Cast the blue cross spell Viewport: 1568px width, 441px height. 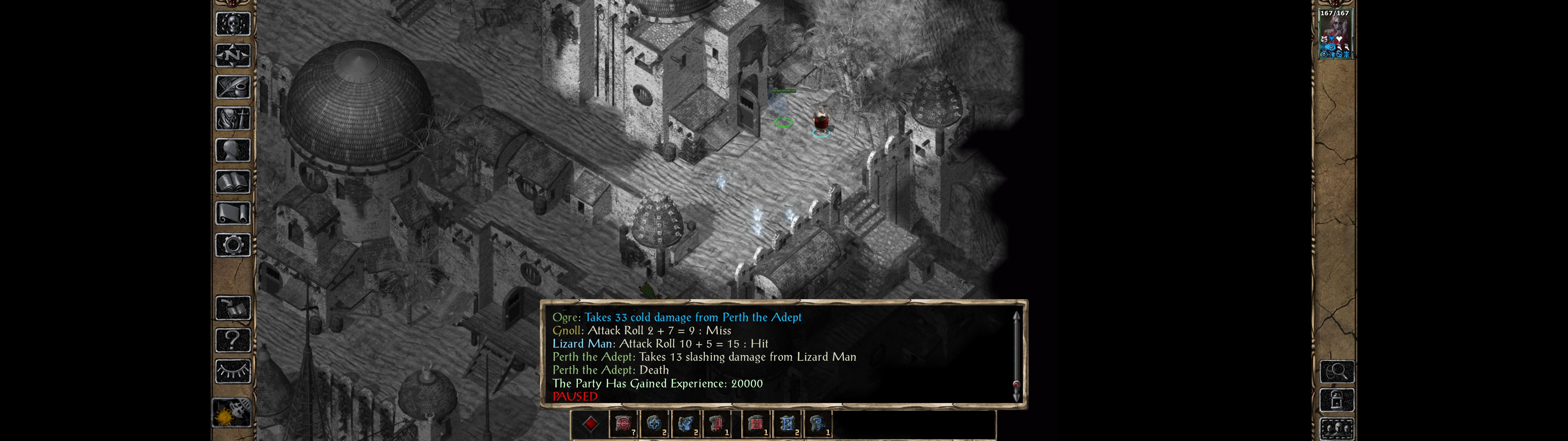click(x=654, y=424)
